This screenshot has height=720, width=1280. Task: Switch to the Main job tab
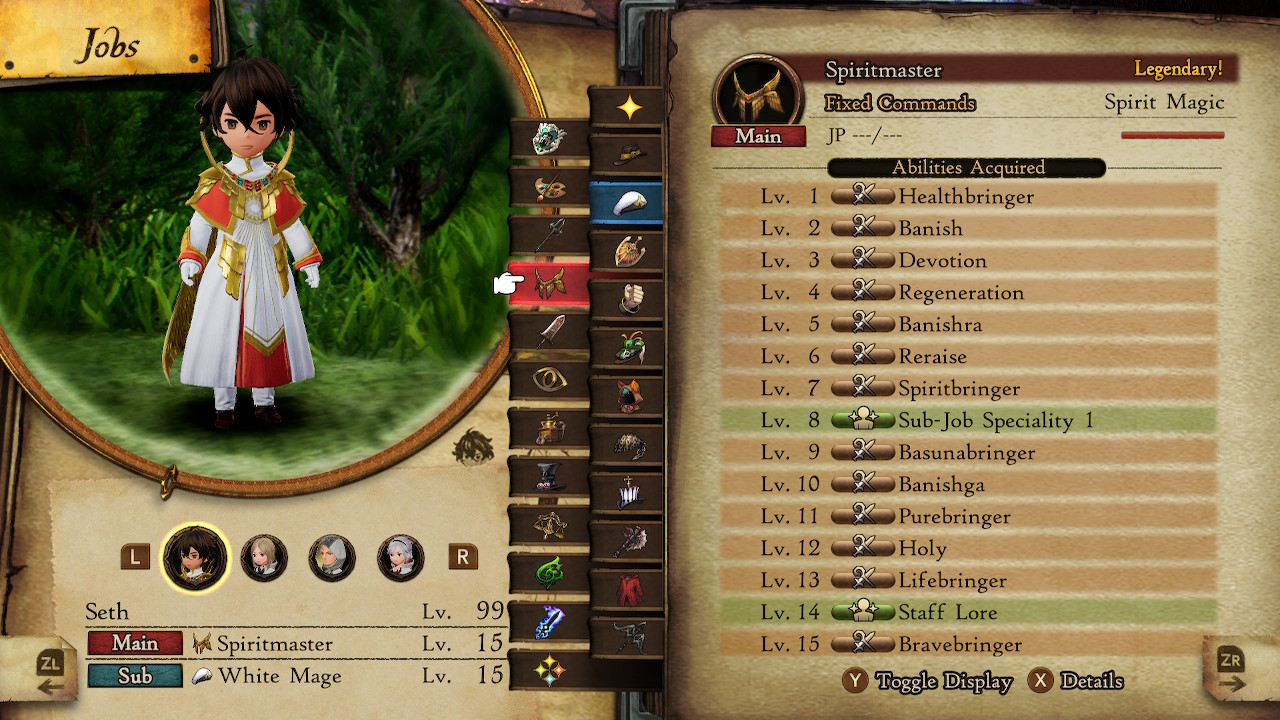click(136, 644)
